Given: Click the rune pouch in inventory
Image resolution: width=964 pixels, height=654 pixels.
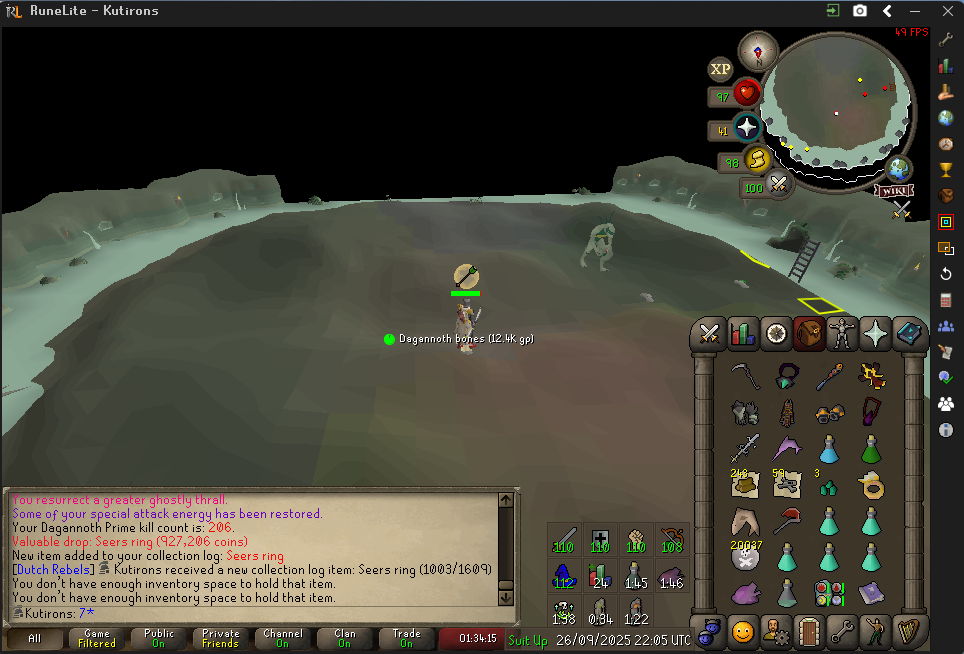Looking at the screenshot, I should pos(829,594).
